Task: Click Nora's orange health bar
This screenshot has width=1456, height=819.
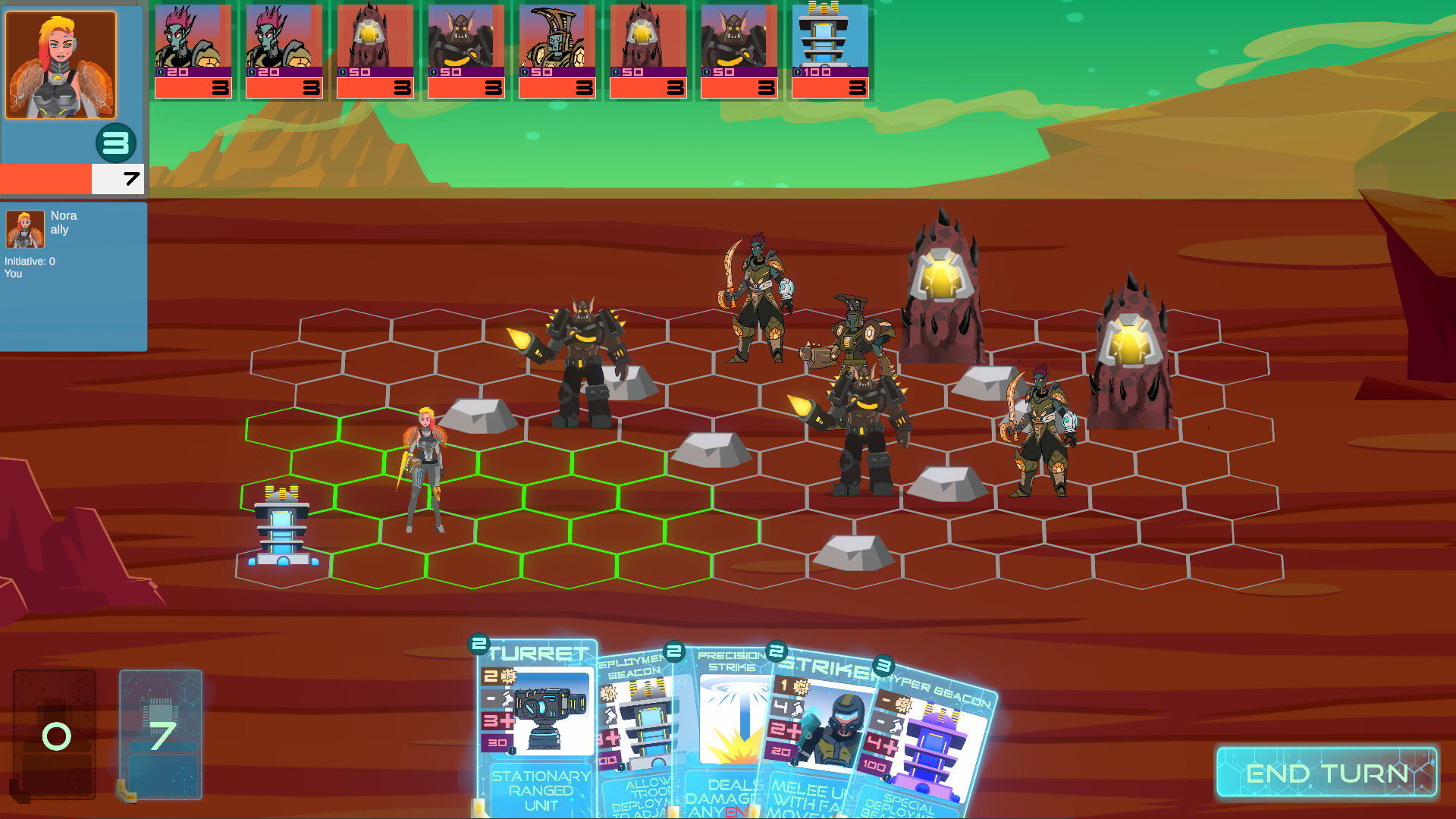Action: click(x=45, y=179)
